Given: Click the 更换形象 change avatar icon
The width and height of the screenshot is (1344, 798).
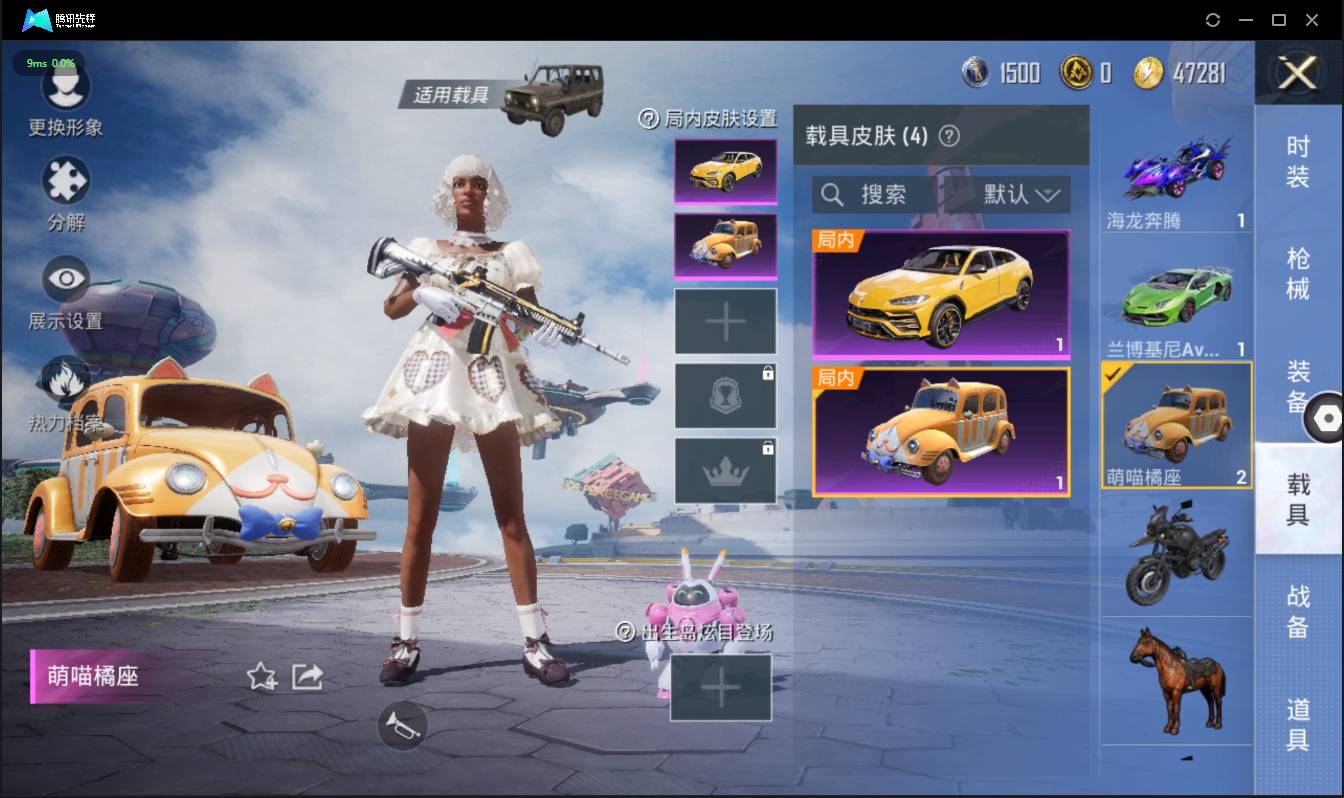Looking at the screenshot, I should coord(65,88).
